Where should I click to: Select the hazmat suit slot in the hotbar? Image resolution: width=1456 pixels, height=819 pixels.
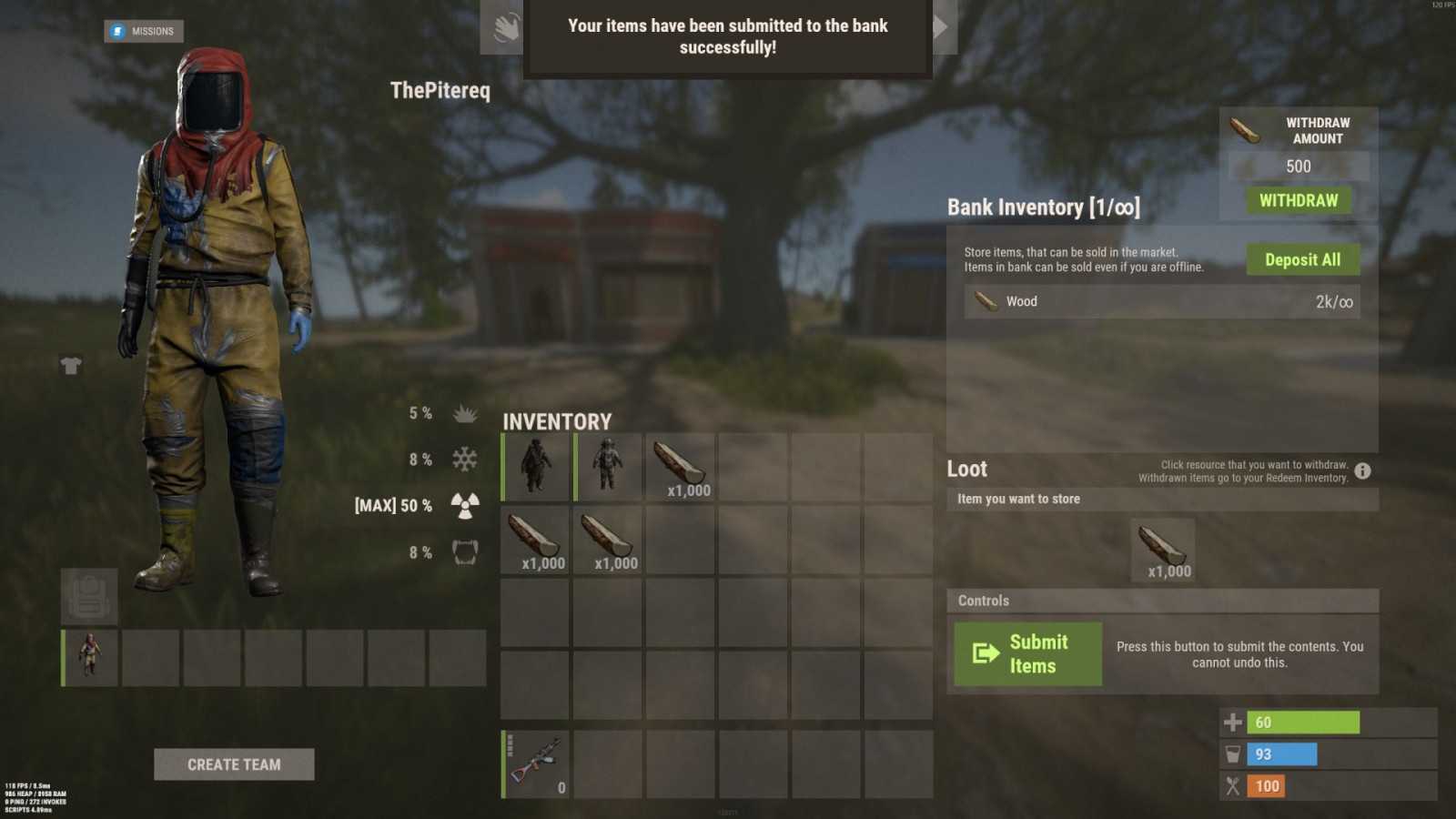88,658
